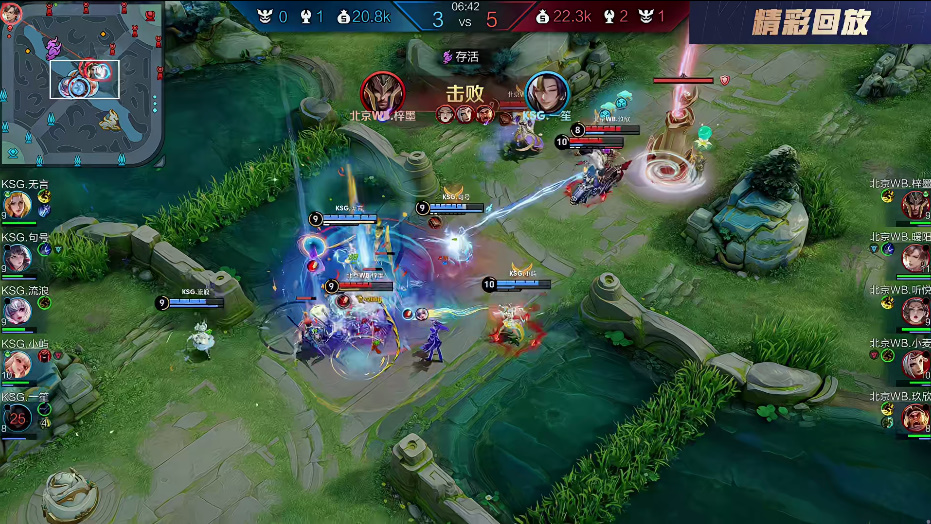Select KSG.无言 in the player list
931x524 pixels.
tap(17, 205)
